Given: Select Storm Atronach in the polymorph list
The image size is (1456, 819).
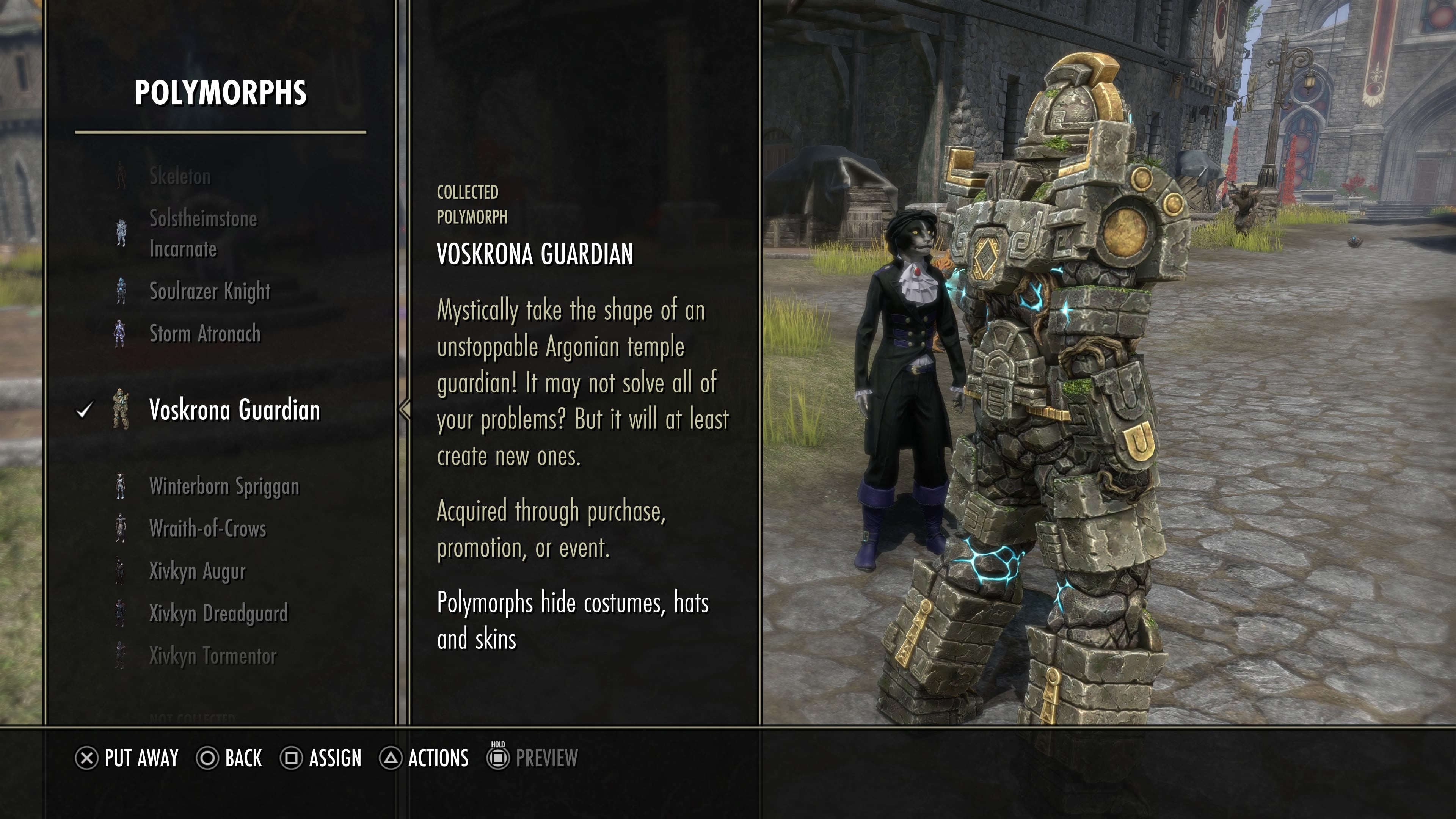Looking at the screenshot, I should tap(205, 334).
